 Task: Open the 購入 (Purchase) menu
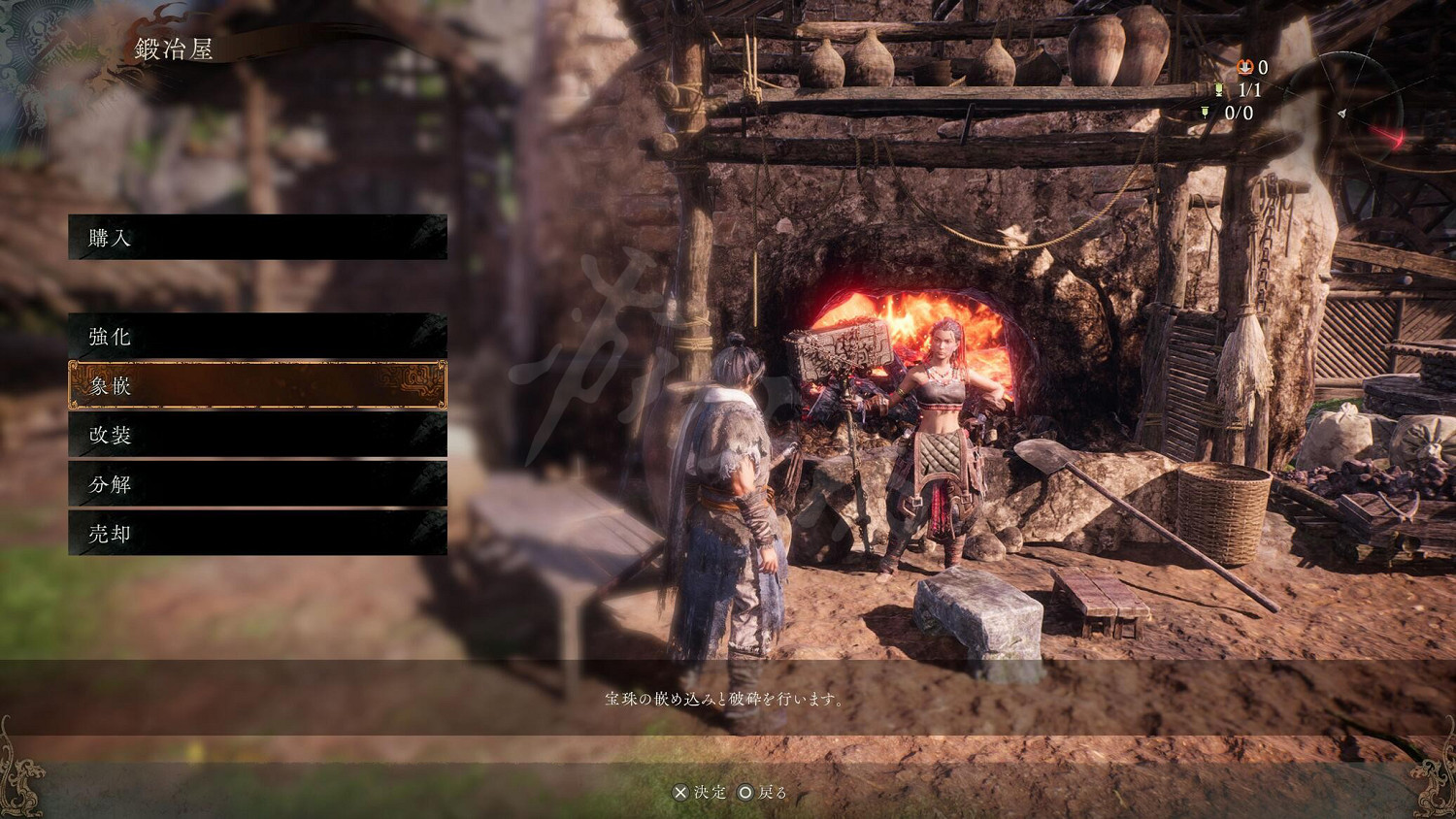click(257, 238)
